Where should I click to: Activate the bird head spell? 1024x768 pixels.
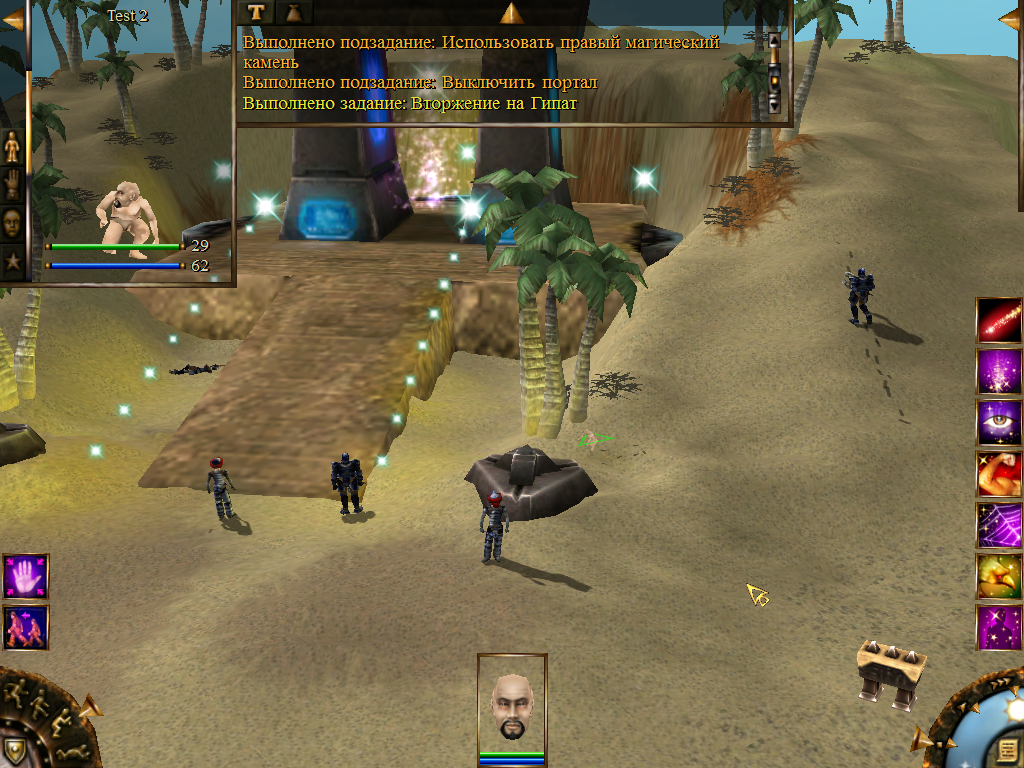[999, 576]
